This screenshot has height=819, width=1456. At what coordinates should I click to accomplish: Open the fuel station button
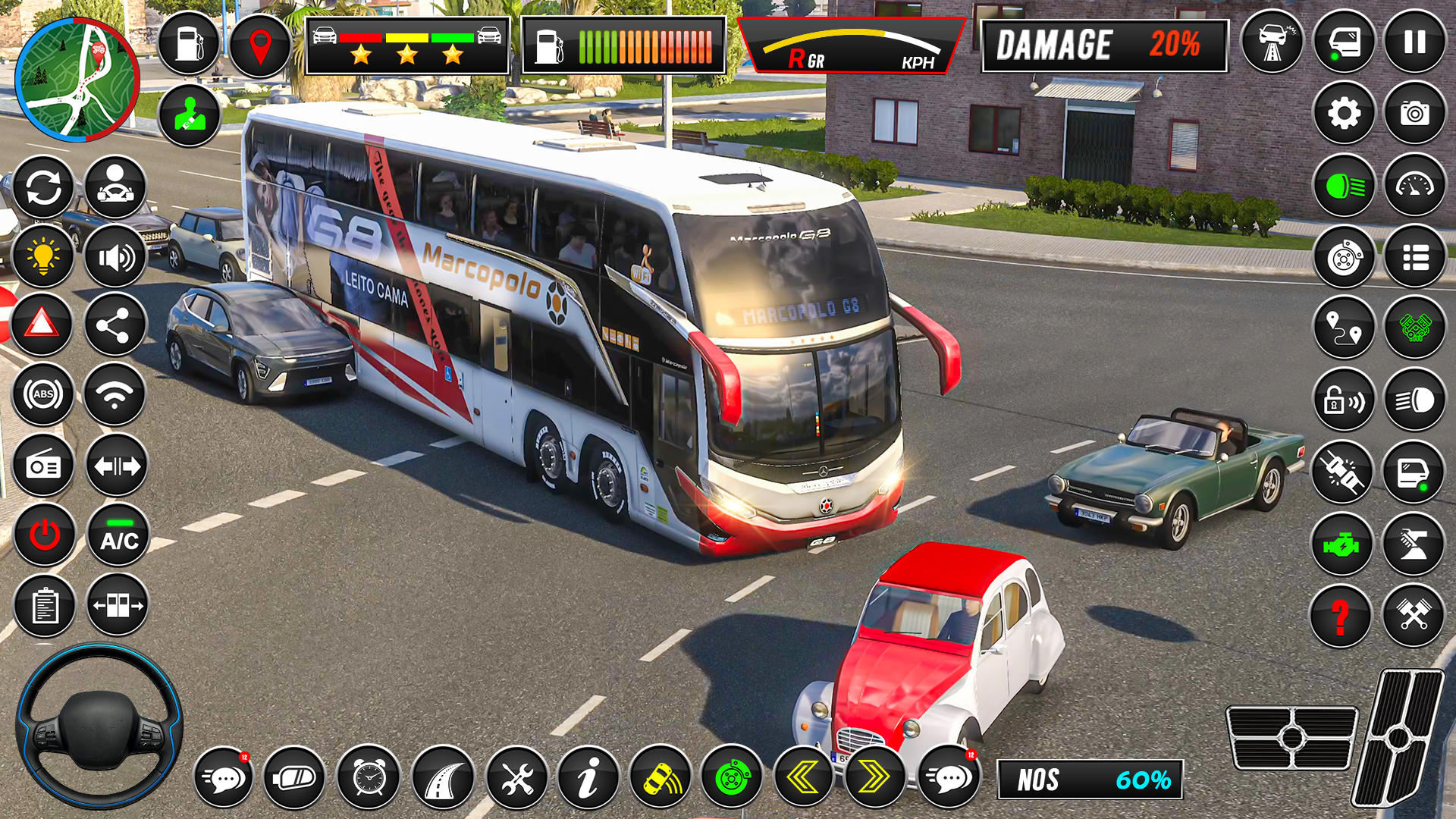pyautogui.click(x=189, y=43)
